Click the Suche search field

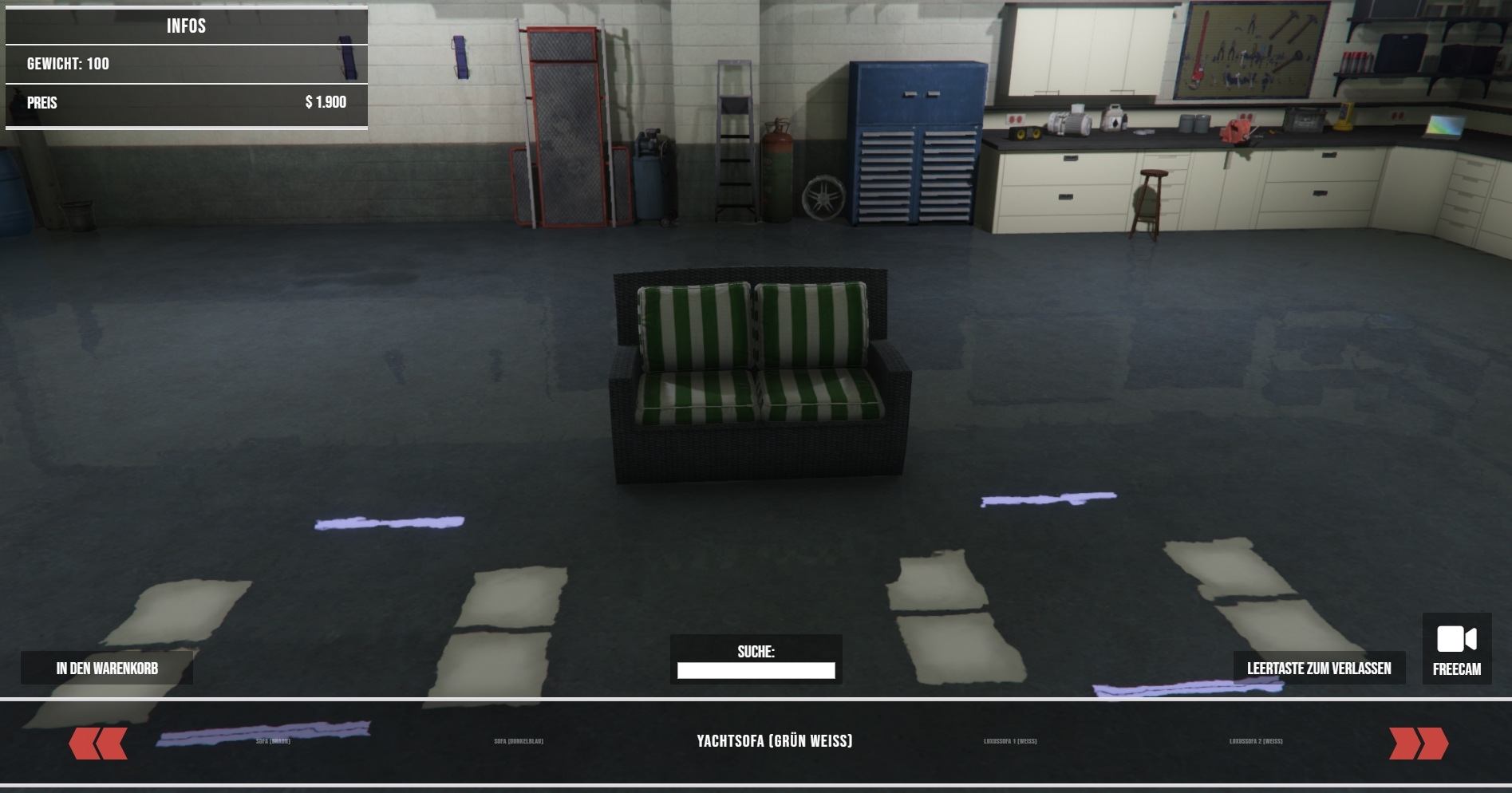point(756,671)
